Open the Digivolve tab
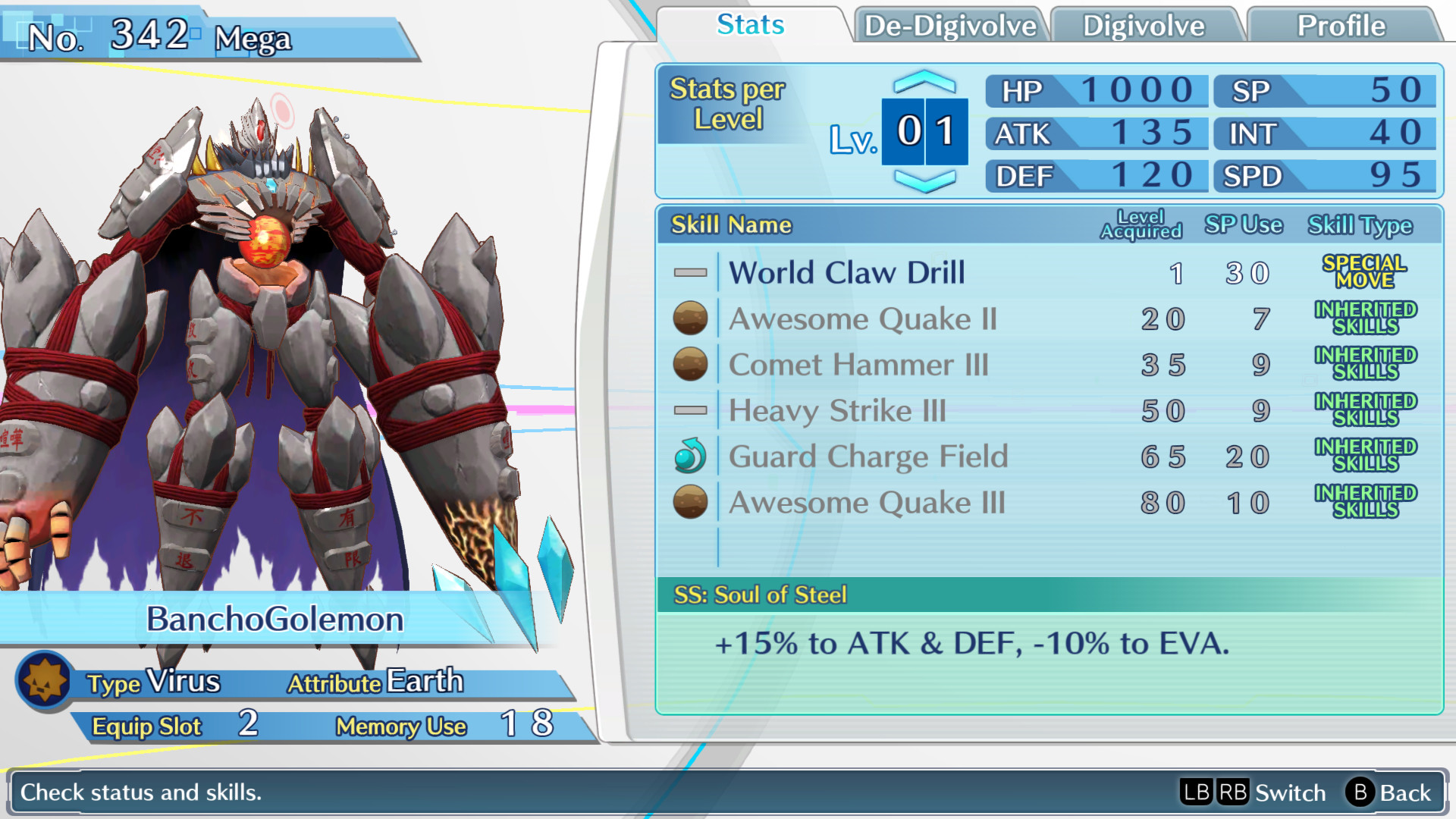The width and height of the screenshot is (1456, 819). coord(1145,25)
